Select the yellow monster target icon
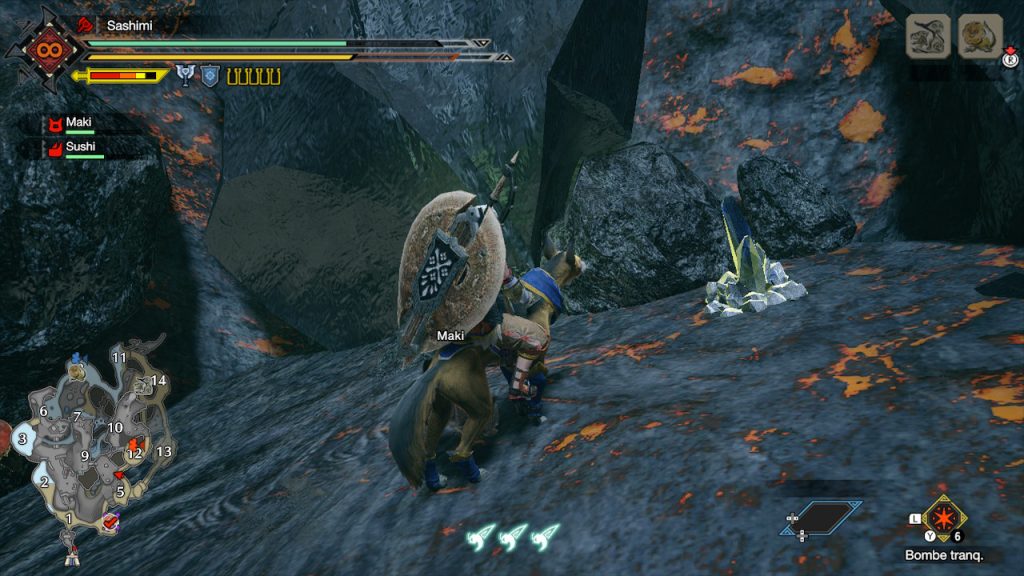The width and height of the screenshot is (1024, 576). pos(979,37)
